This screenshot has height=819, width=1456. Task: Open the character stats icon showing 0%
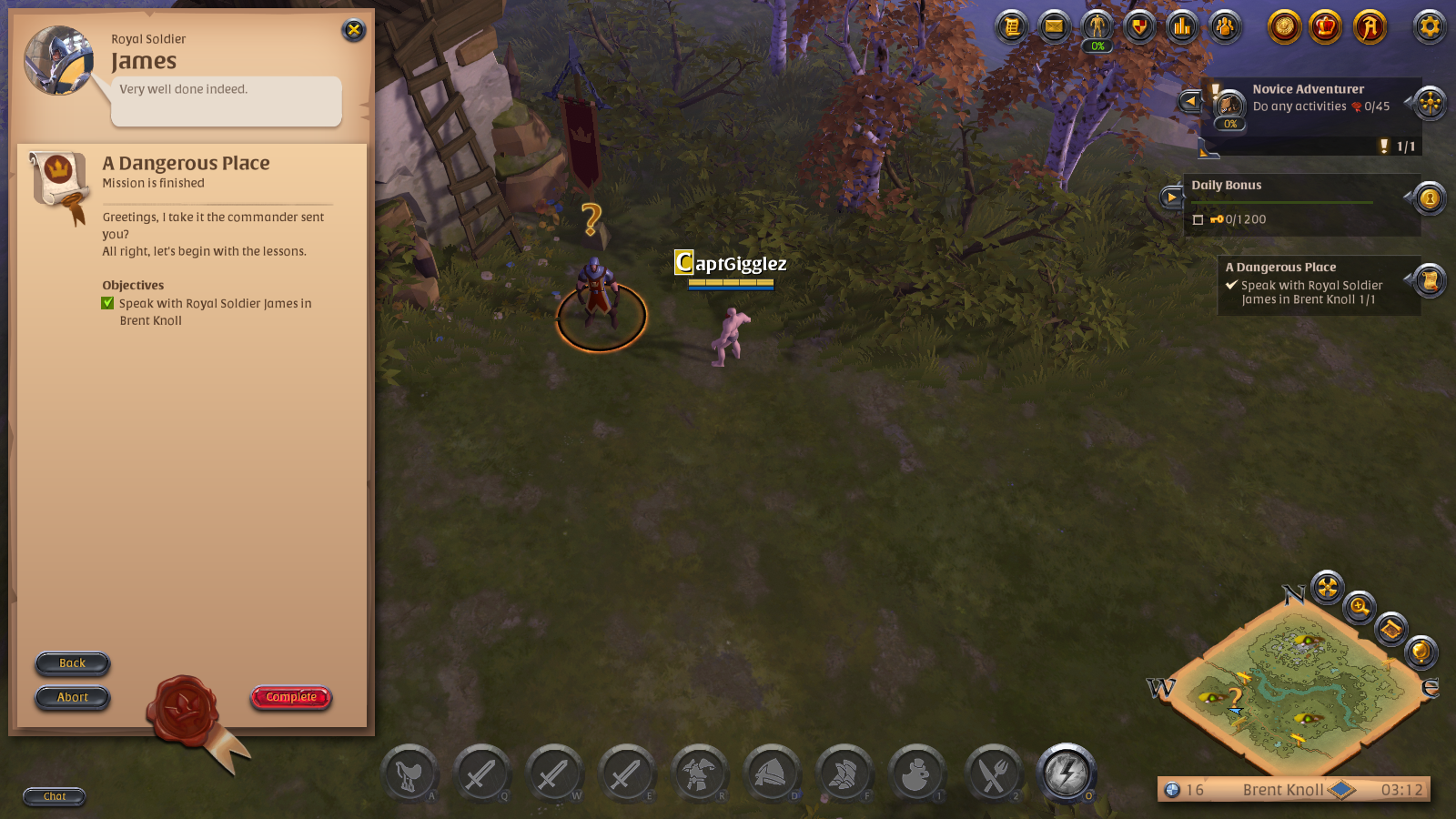pos(1097,27)
